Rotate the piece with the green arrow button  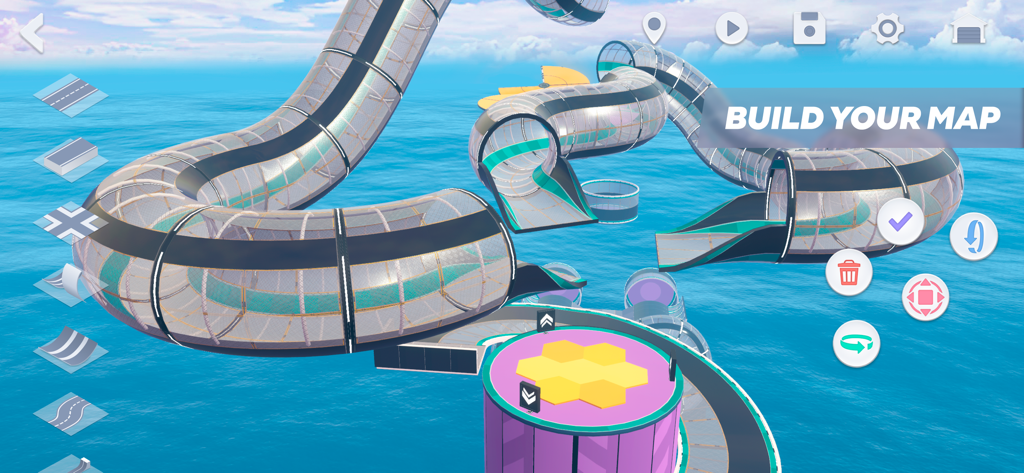(857, 343)
